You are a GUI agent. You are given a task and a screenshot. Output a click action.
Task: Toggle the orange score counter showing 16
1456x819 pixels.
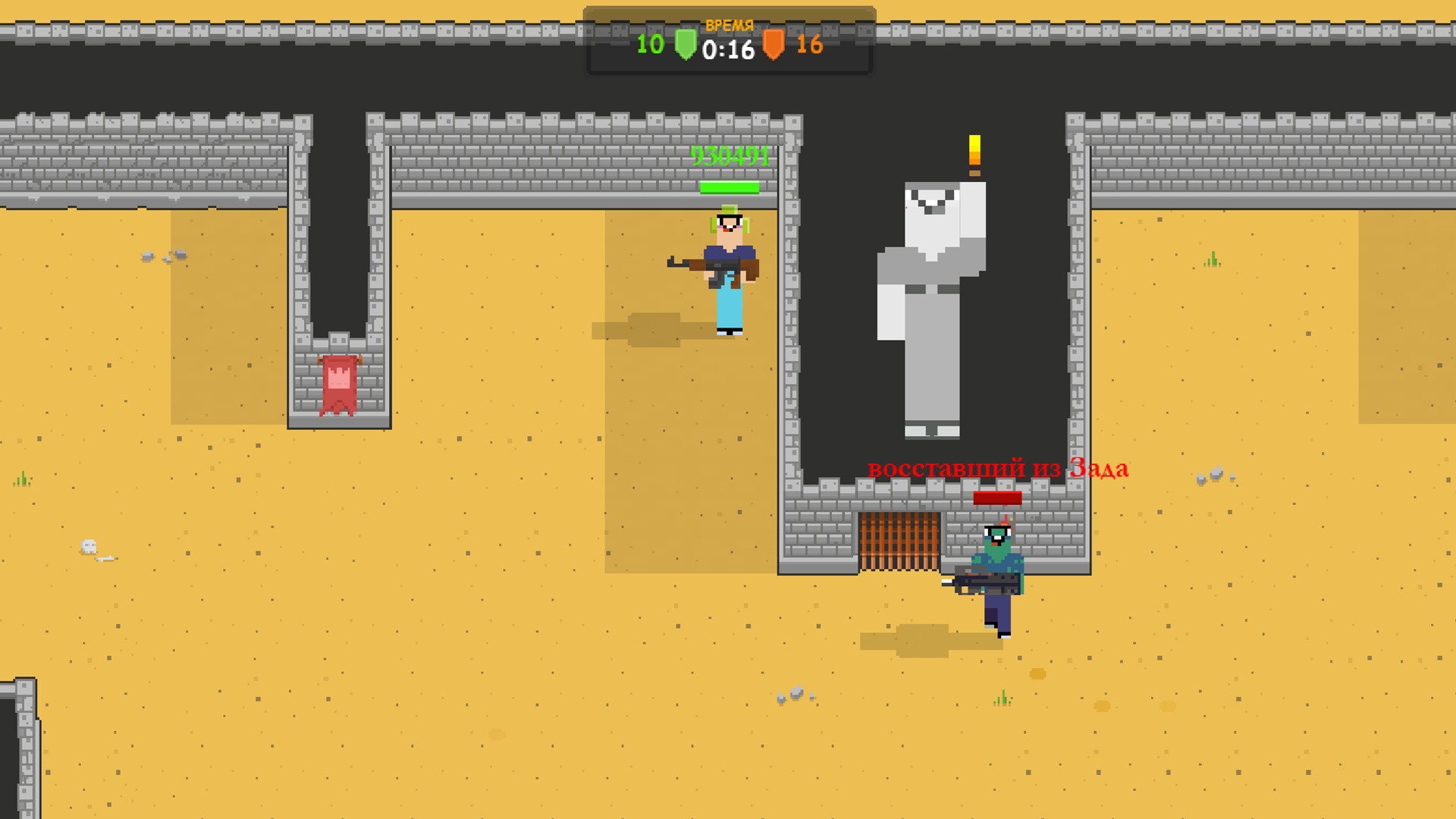(x=807, y=46)
